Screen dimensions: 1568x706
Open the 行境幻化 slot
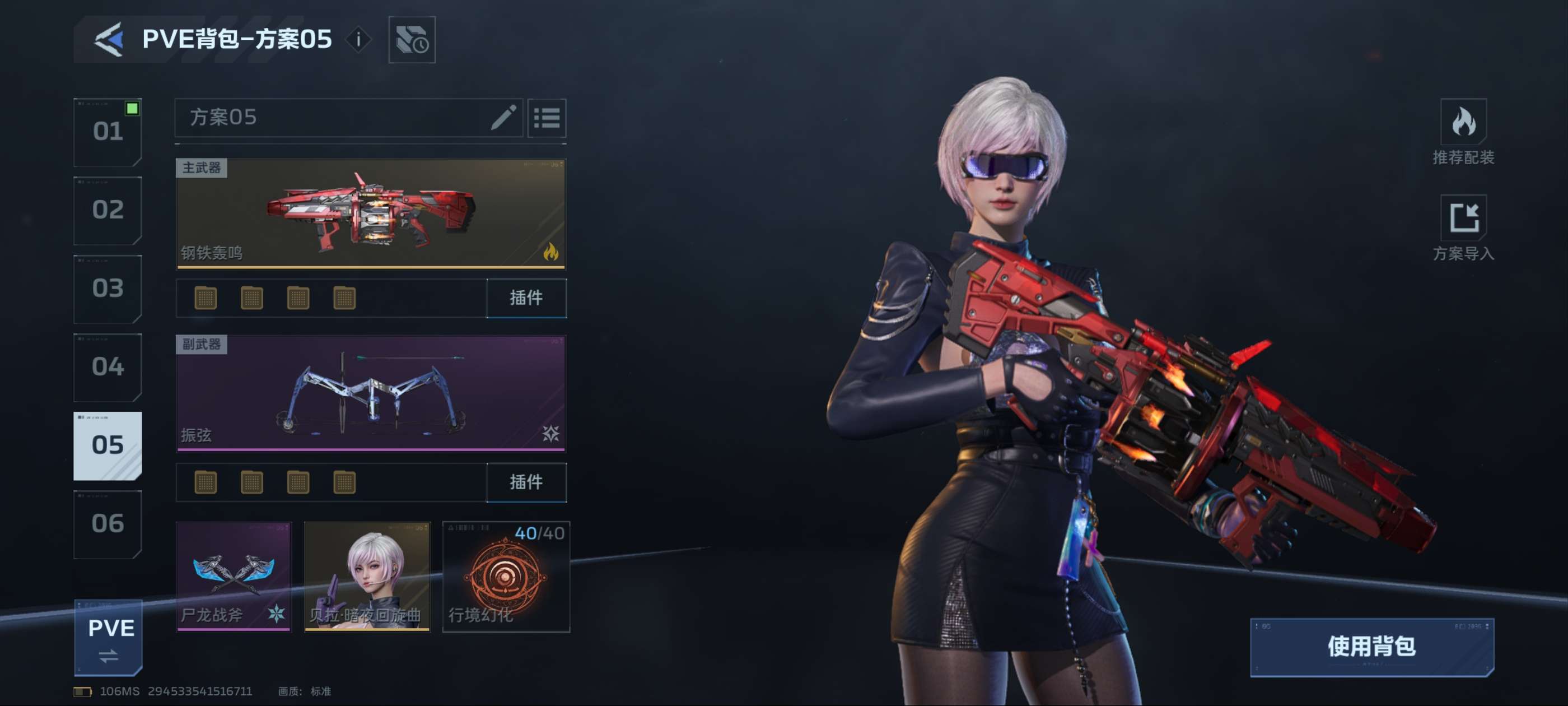point(506,576)
